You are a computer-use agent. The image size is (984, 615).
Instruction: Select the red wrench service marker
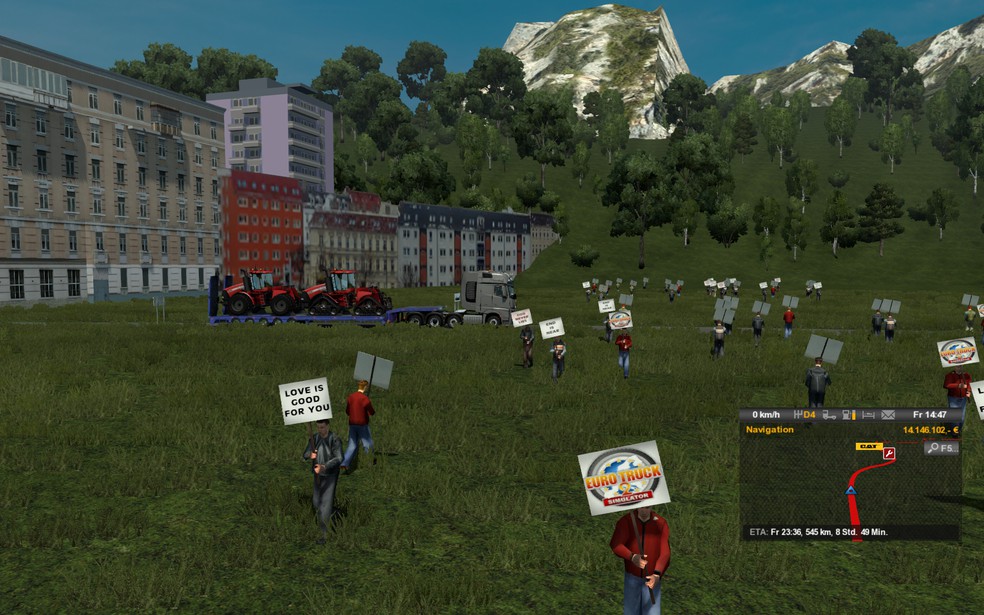pos(888,453)
